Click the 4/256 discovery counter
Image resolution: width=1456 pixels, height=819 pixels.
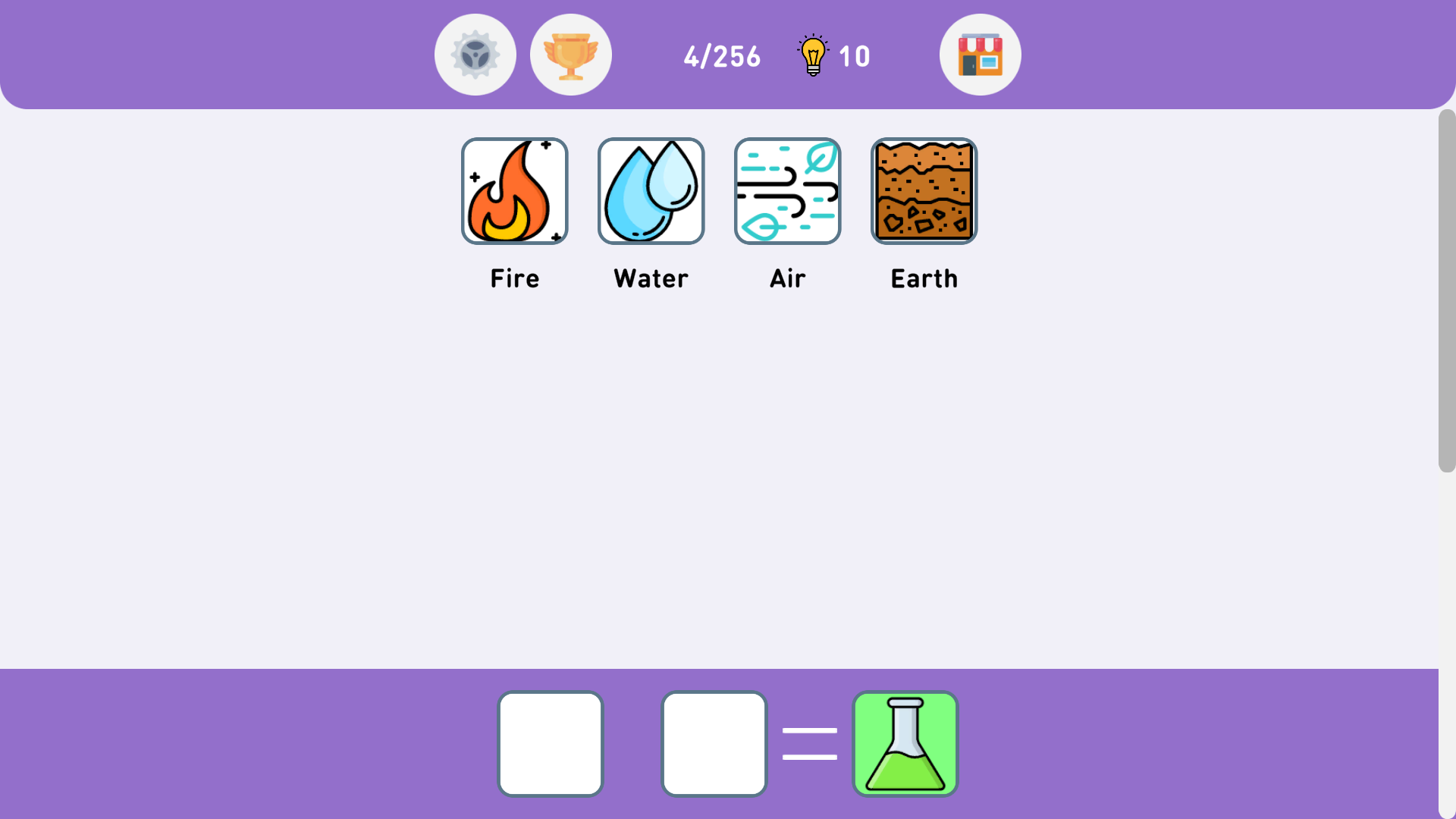(x=722, y=56)
